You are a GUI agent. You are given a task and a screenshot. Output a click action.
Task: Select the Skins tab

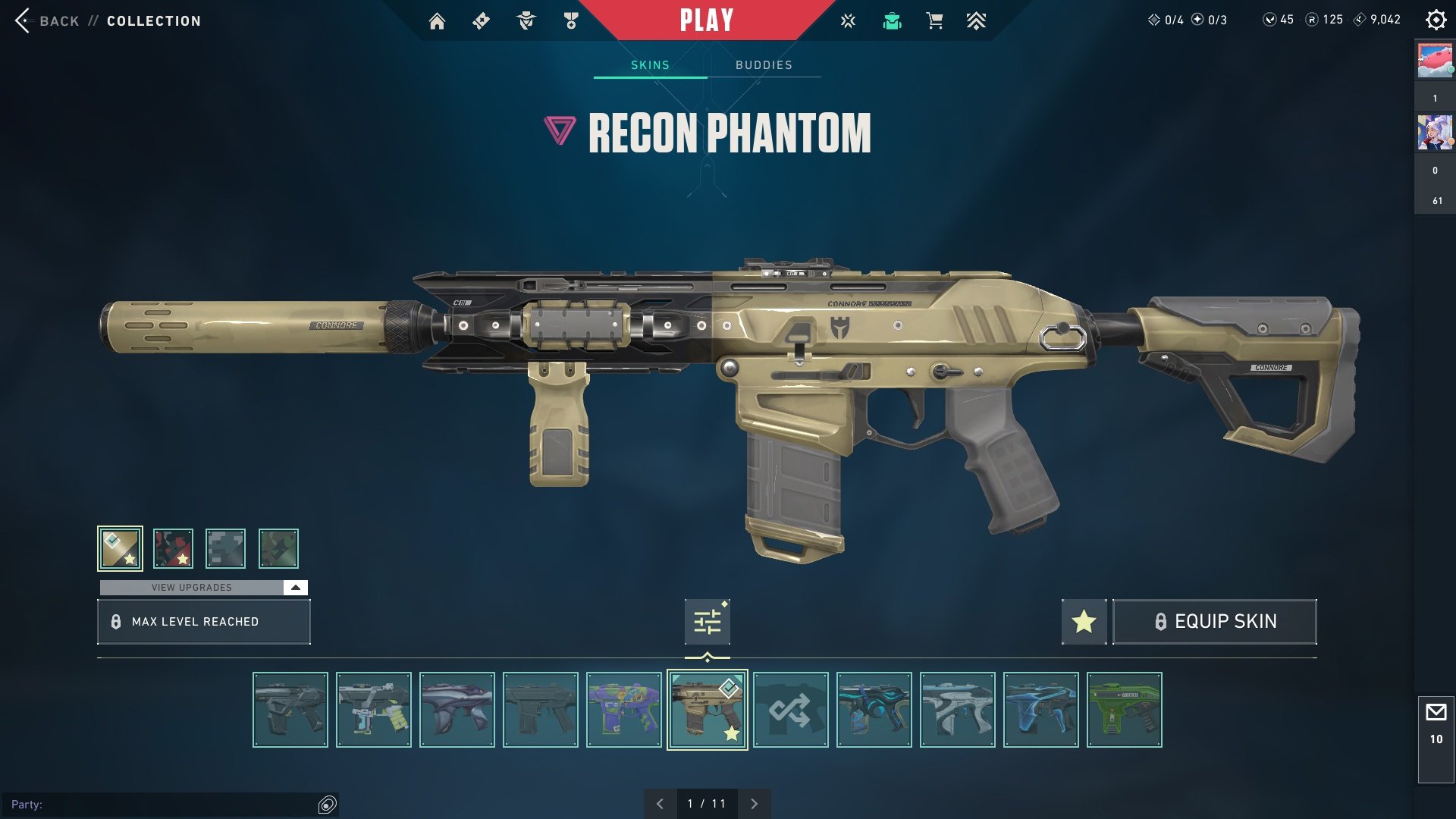click(650, 65)
